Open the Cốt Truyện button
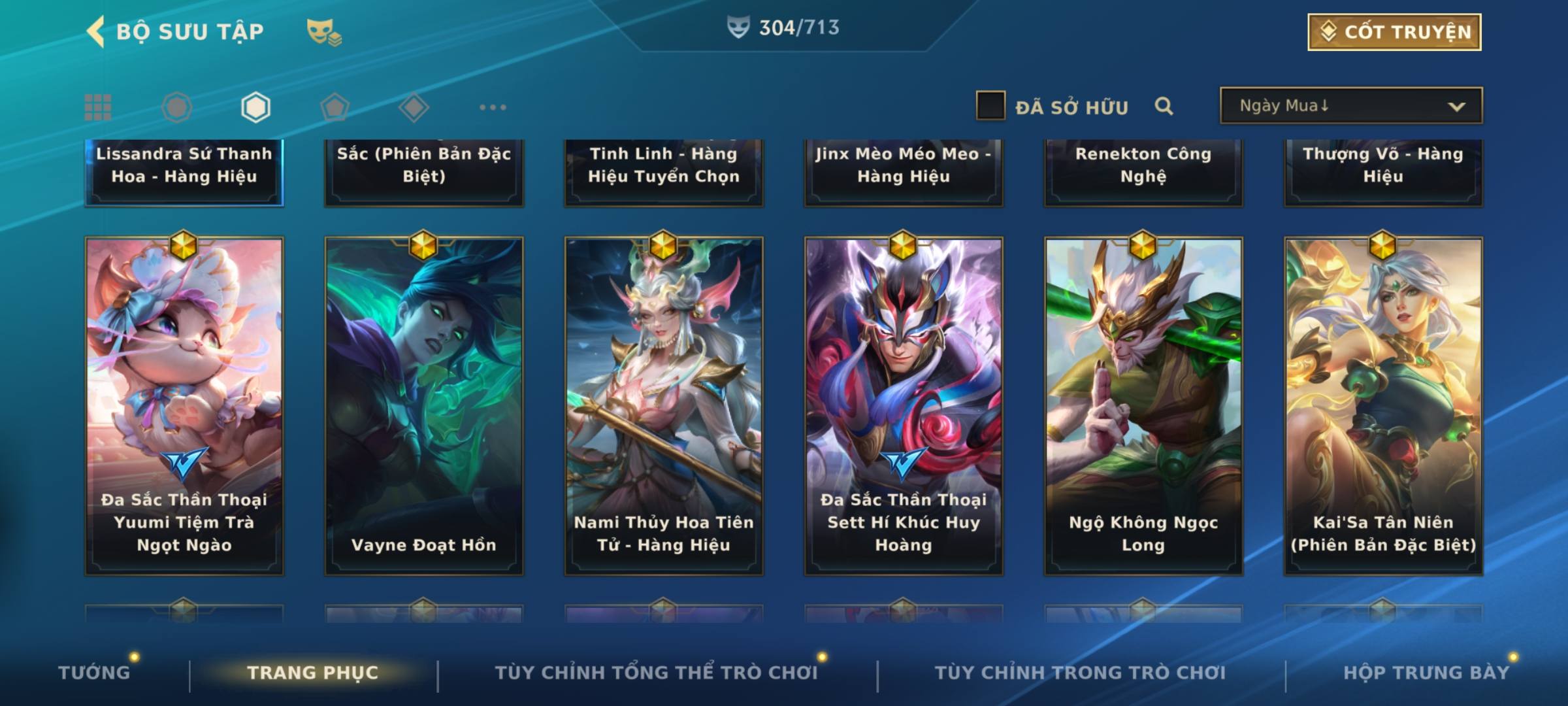 coord(1394,32)
